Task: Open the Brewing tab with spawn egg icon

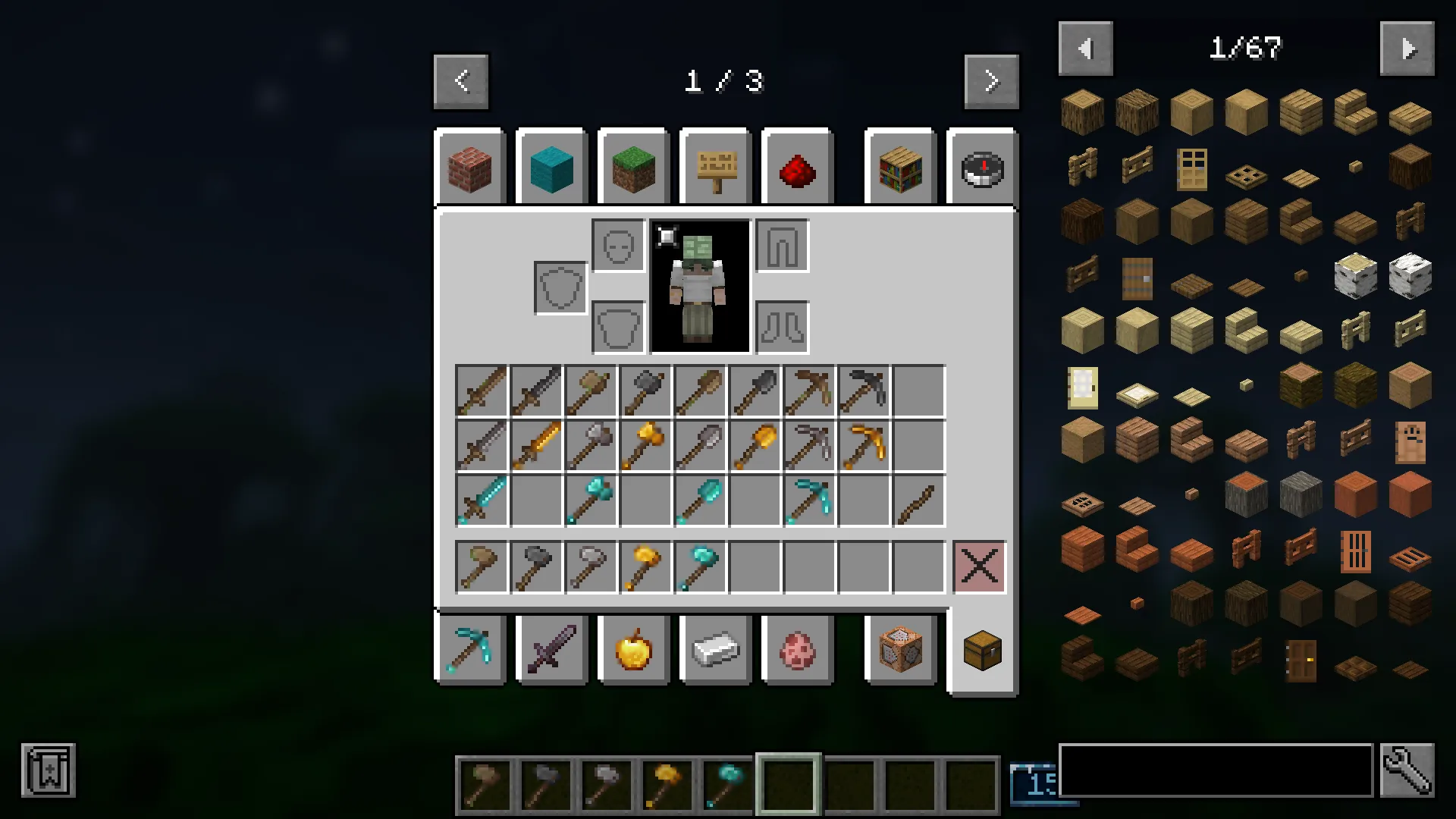Action: (798, 650)
